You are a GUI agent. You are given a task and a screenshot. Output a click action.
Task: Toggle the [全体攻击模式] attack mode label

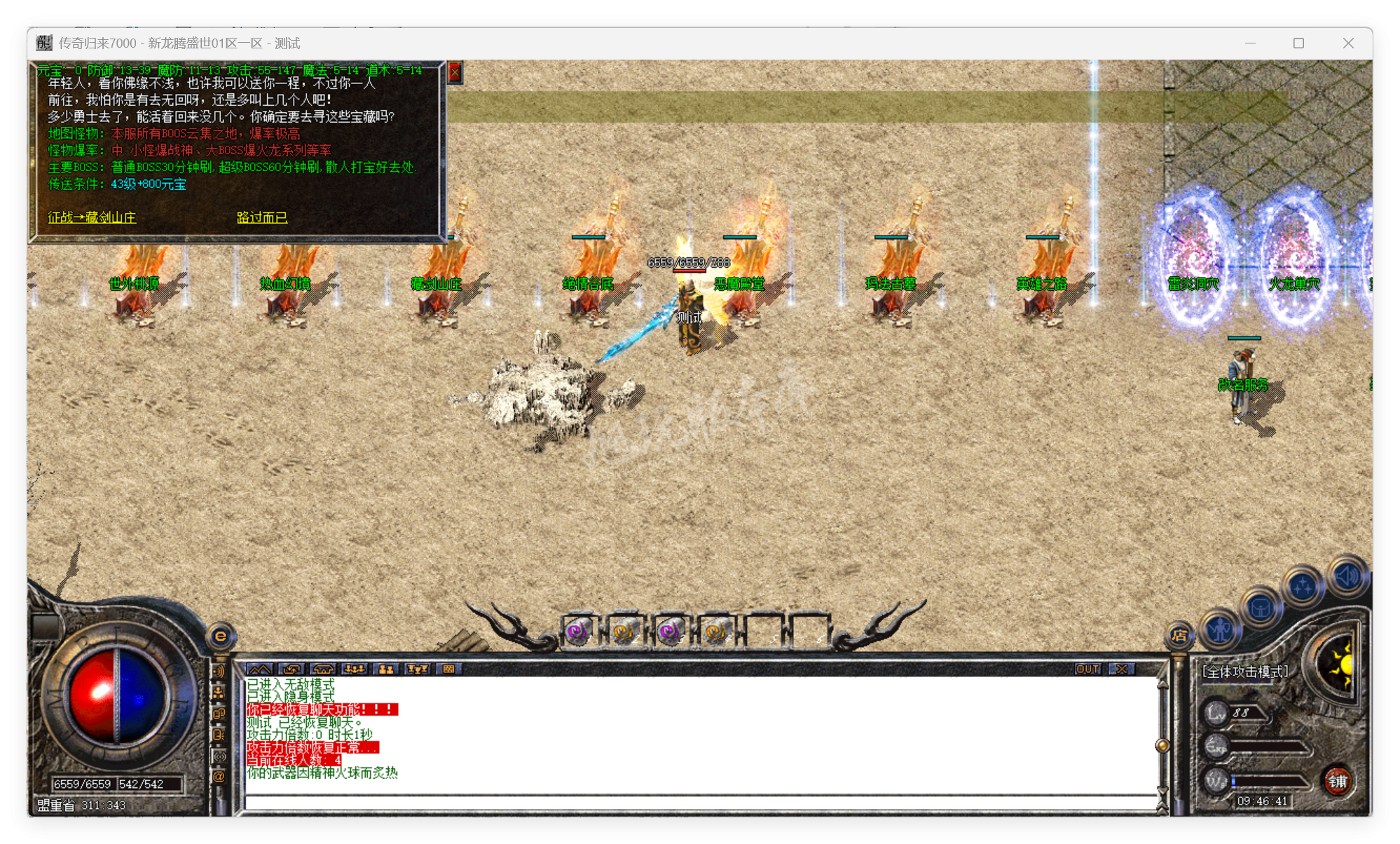(1244, 672)
